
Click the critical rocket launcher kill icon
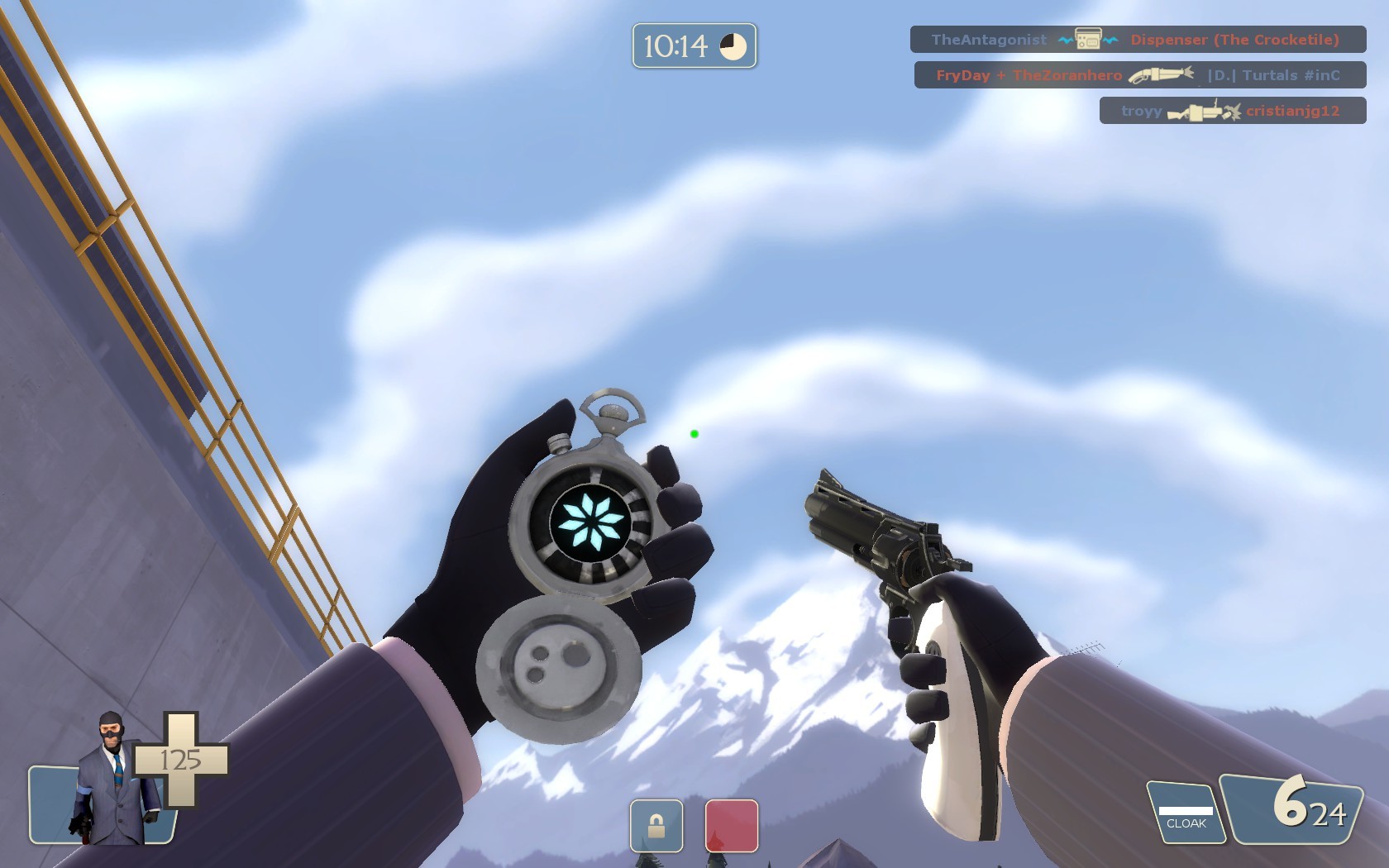(1206, 110)
